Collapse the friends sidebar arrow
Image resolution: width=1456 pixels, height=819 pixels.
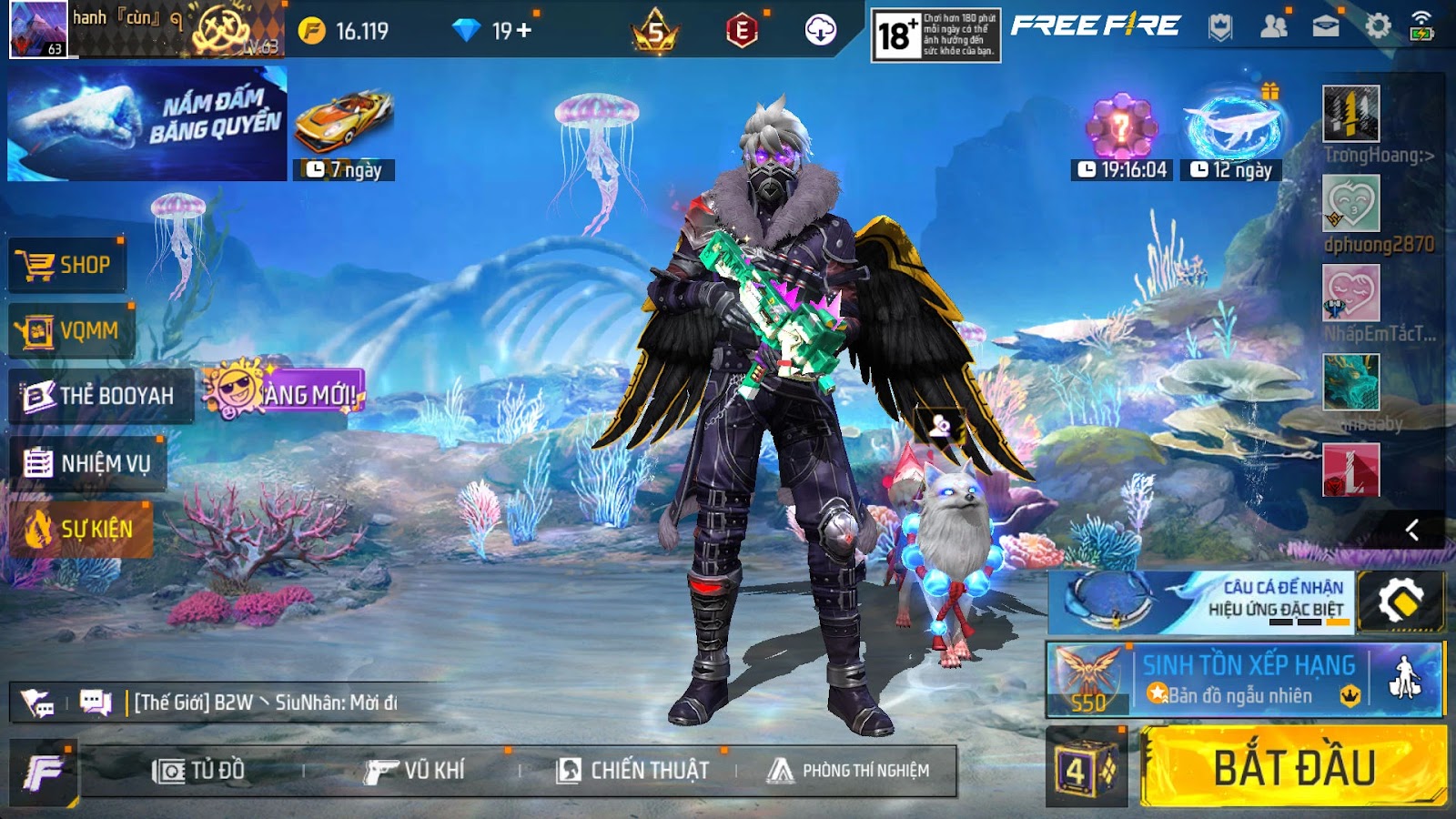pos(1412,530)
